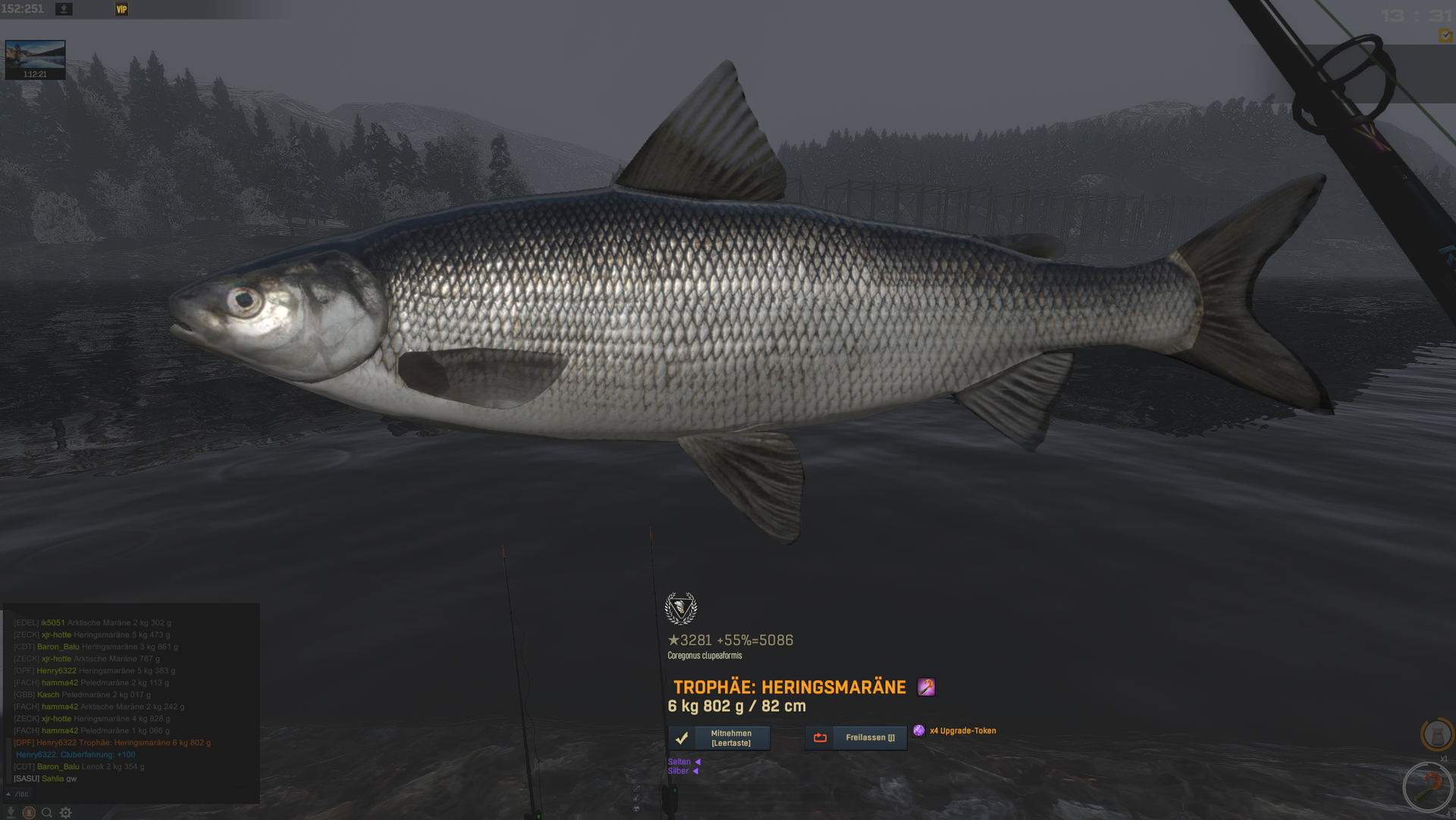Click the laurel trophy emblem badge
The width and height of the screenshot is (1456, 820).
tap(680, 608)
